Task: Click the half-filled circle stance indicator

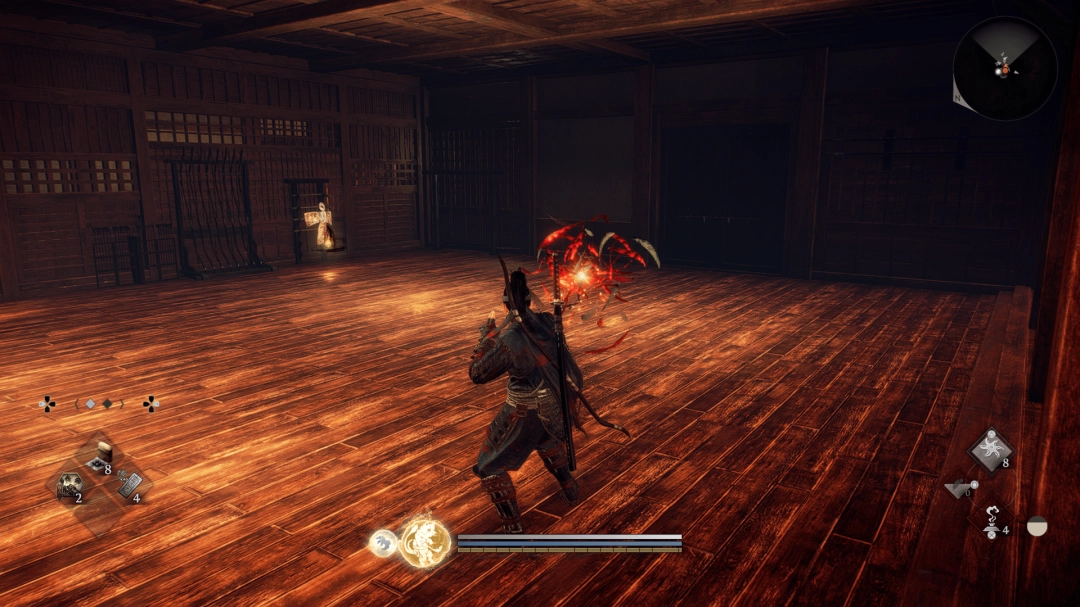Action: [x=1037, y=526]
